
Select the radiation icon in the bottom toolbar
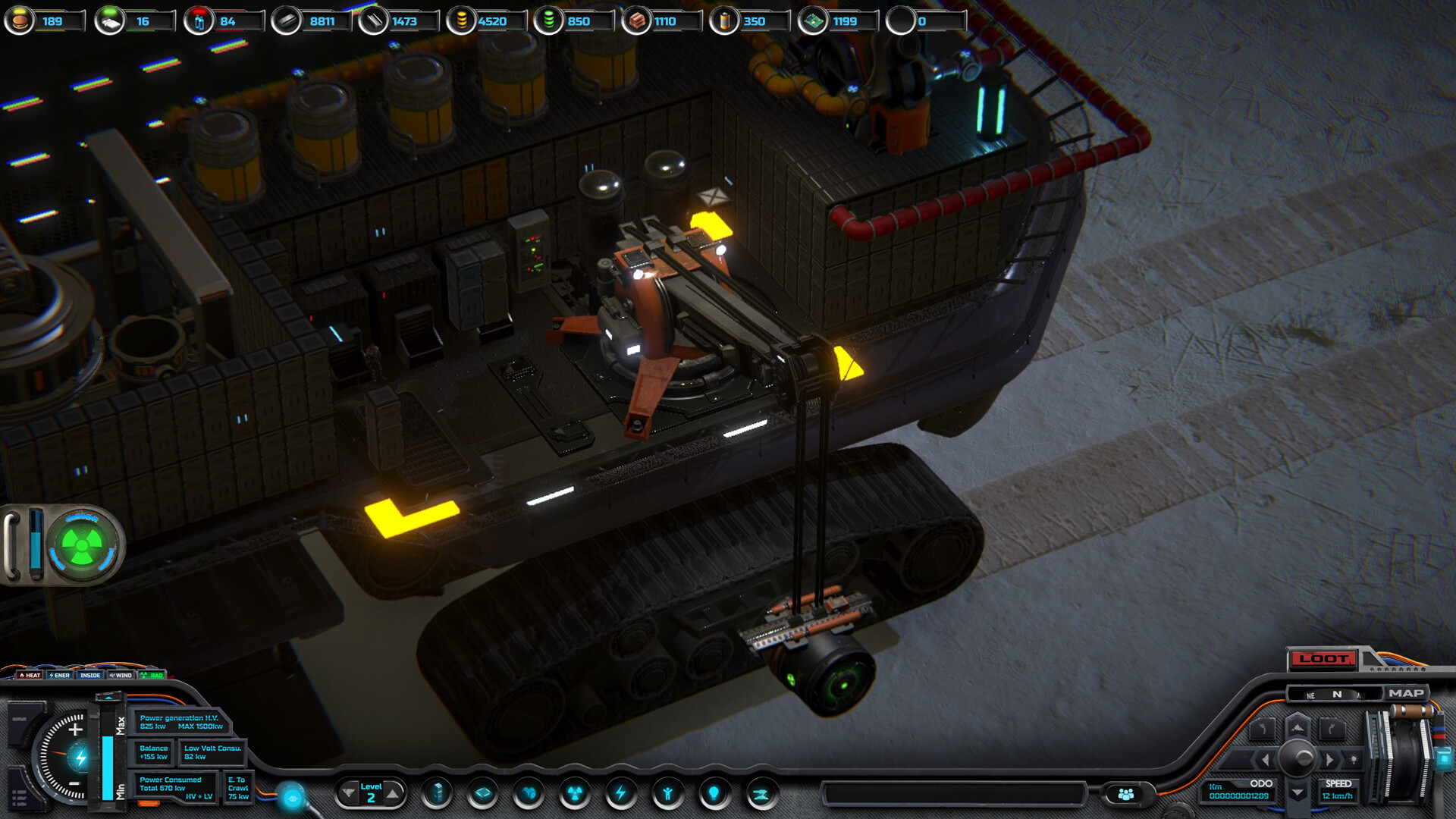point(575,794)
